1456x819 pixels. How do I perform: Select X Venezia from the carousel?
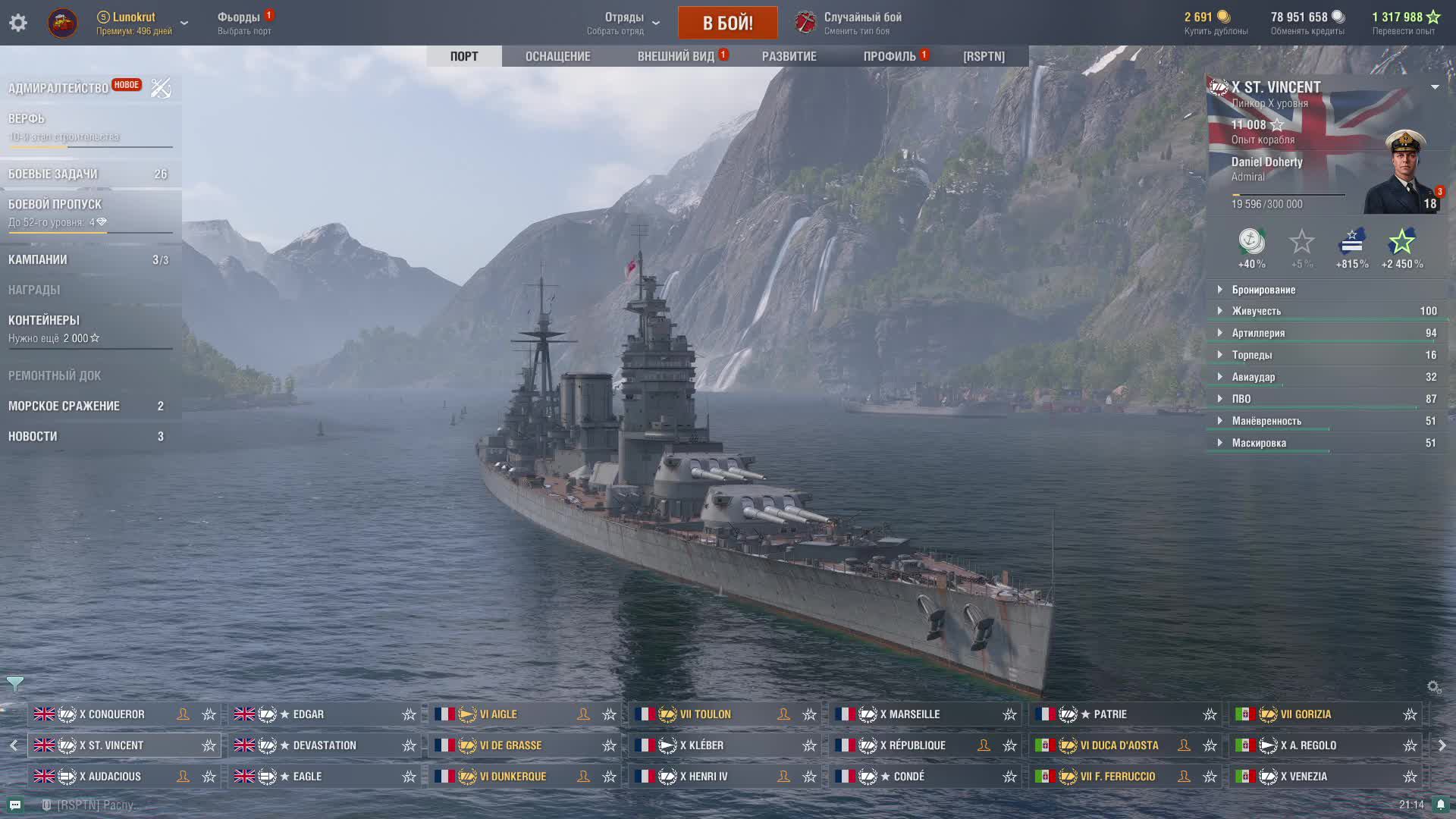coord(1308,777)
